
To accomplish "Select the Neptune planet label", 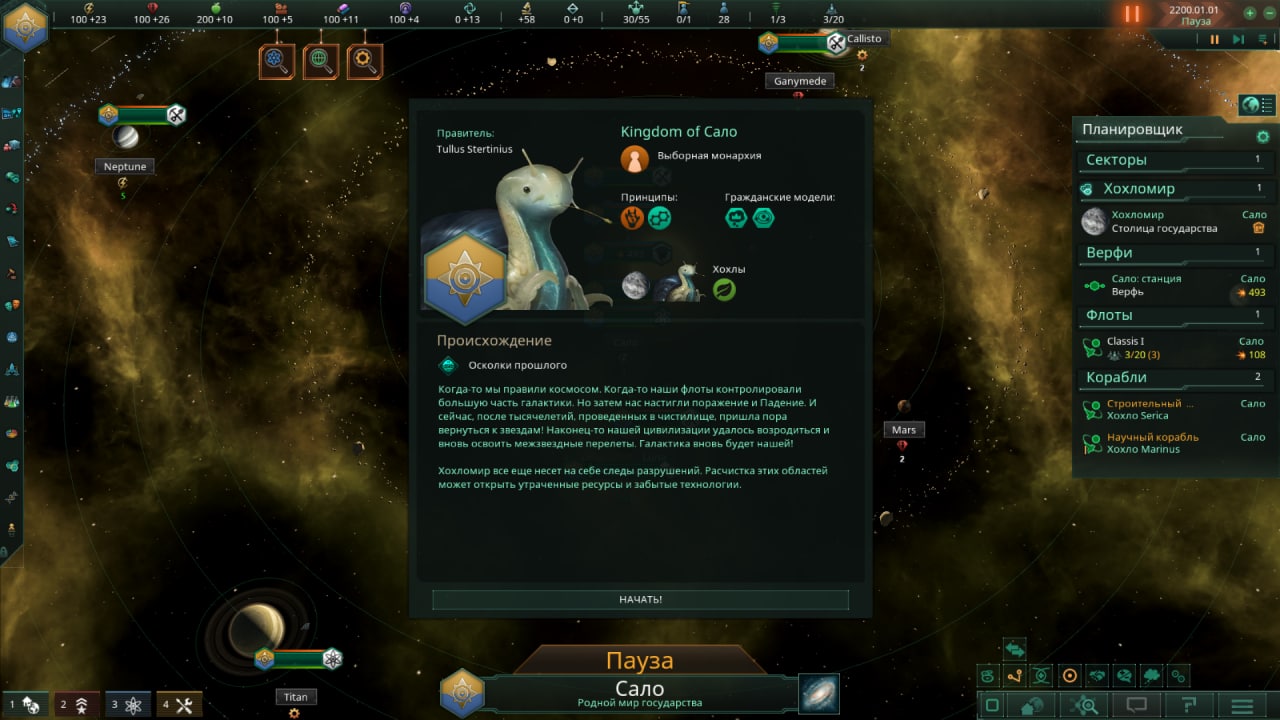I will click(x=125, y=167).
